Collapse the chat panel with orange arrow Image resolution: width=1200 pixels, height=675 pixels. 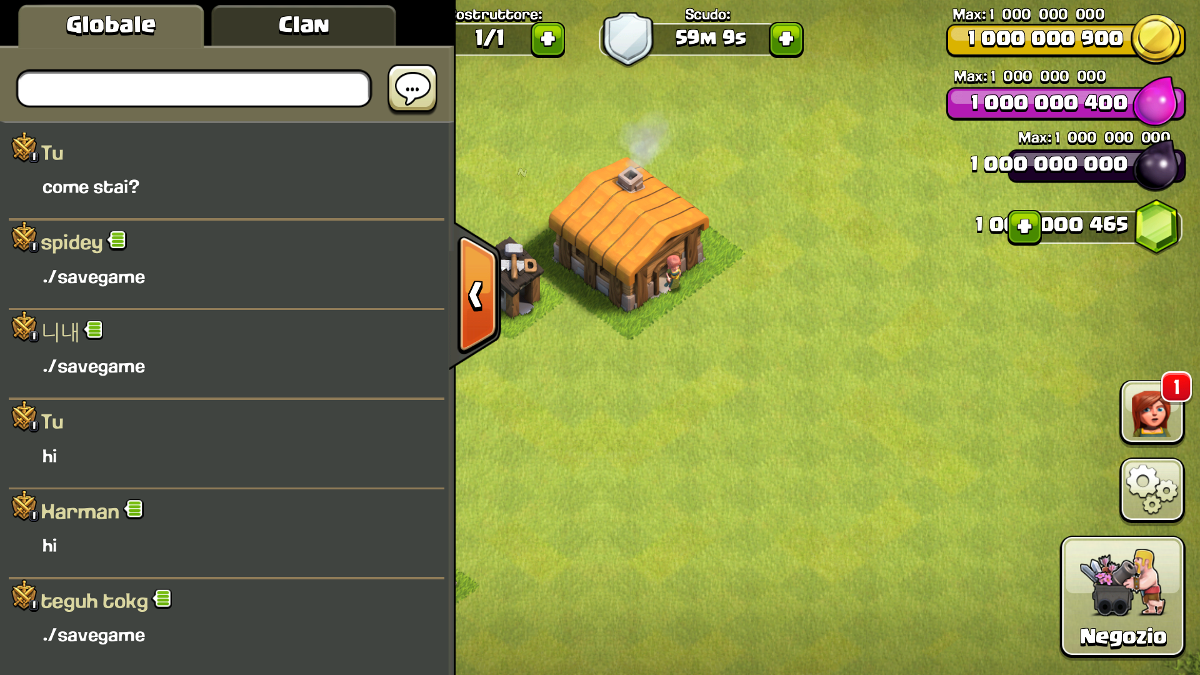tap(477, 295)
